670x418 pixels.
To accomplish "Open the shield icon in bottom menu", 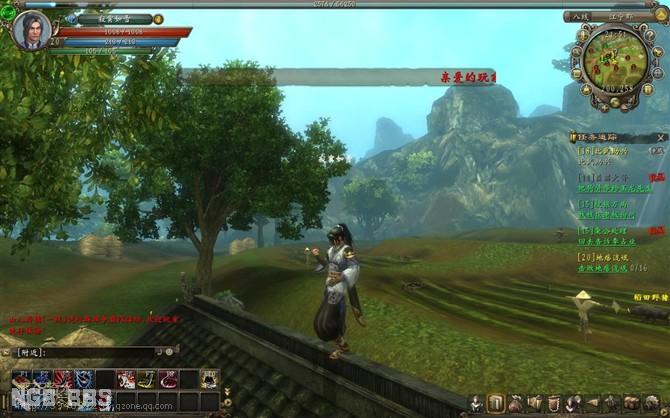I will coord(553,403).
